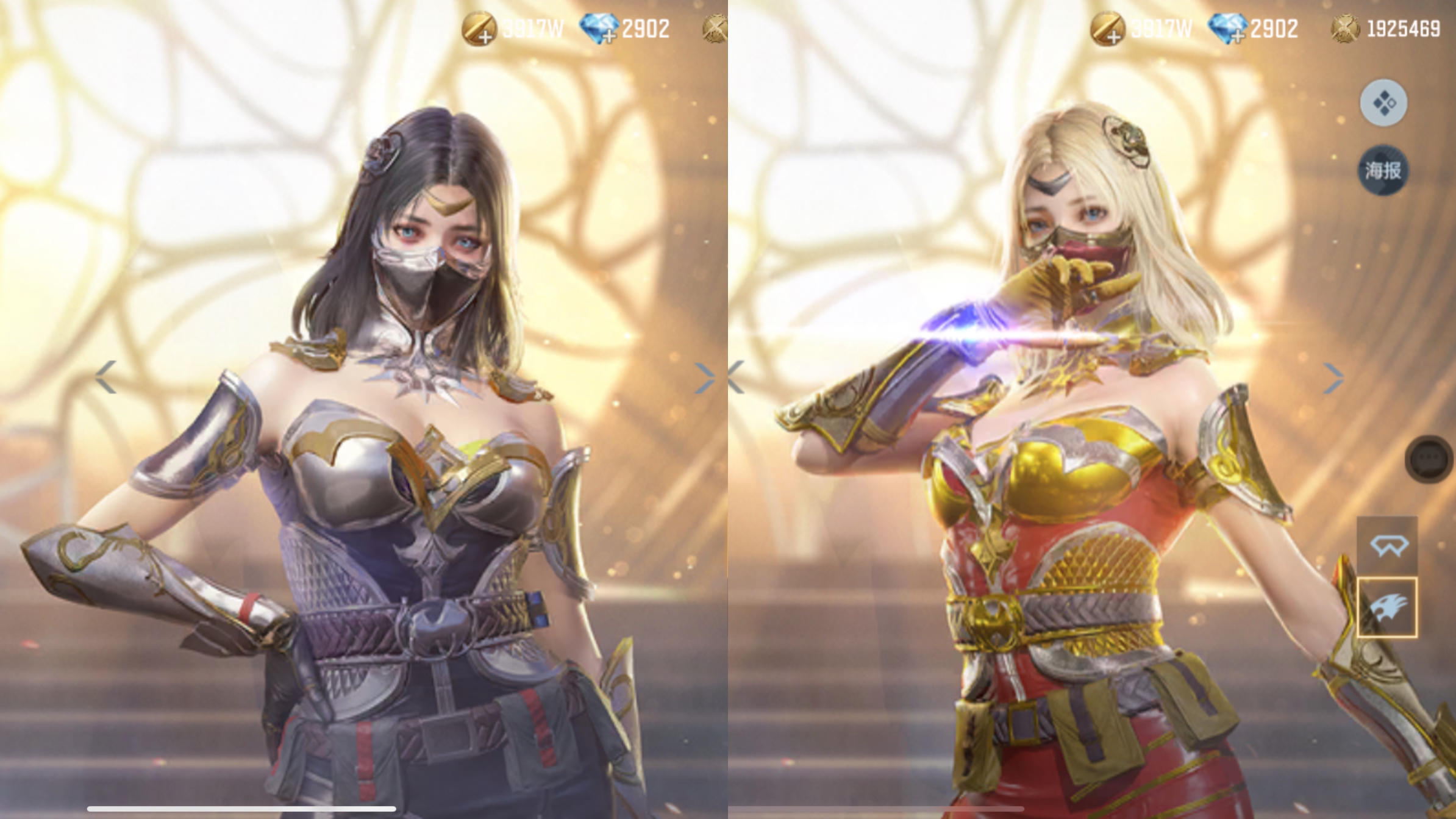Screen dimensions: 1456x819
Task: Add gold via coin icon above dark-haired character
Action: click(478, 29)
